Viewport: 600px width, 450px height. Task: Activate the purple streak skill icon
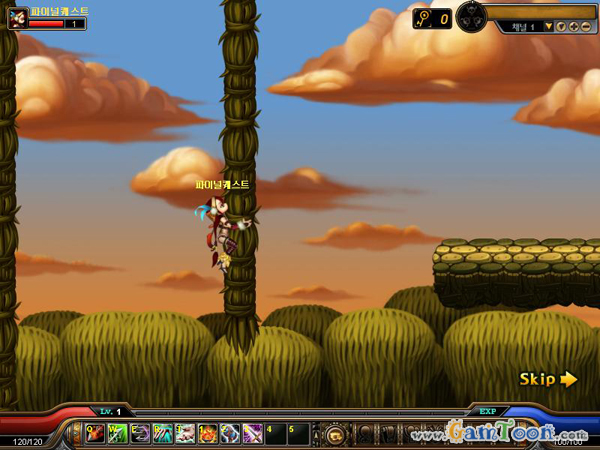point(251,434)
